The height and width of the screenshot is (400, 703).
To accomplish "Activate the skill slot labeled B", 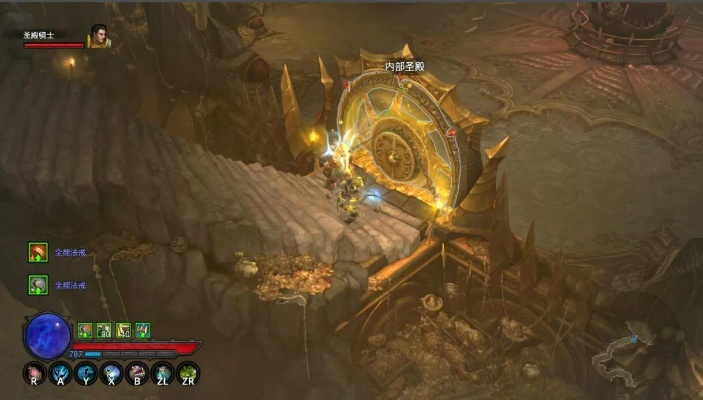I will pos(137,374).
